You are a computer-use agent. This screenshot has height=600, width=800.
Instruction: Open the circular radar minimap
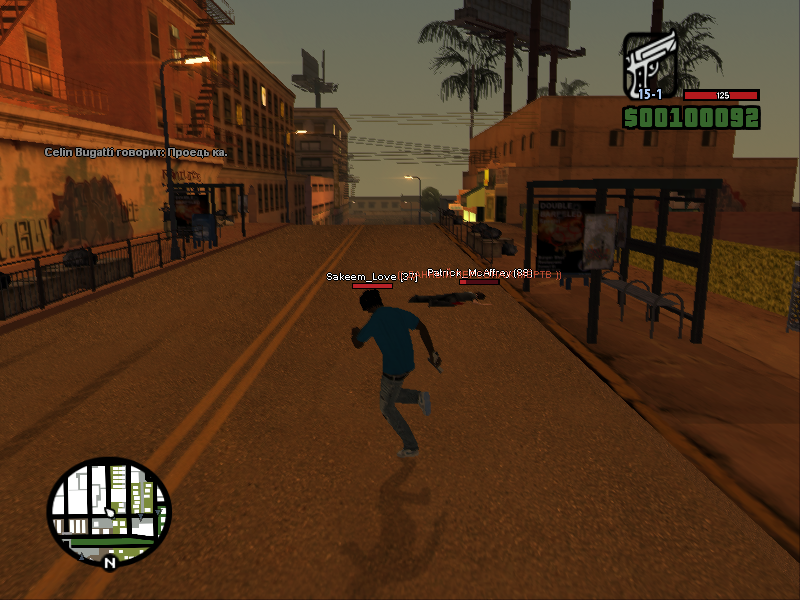coord(109,511)
